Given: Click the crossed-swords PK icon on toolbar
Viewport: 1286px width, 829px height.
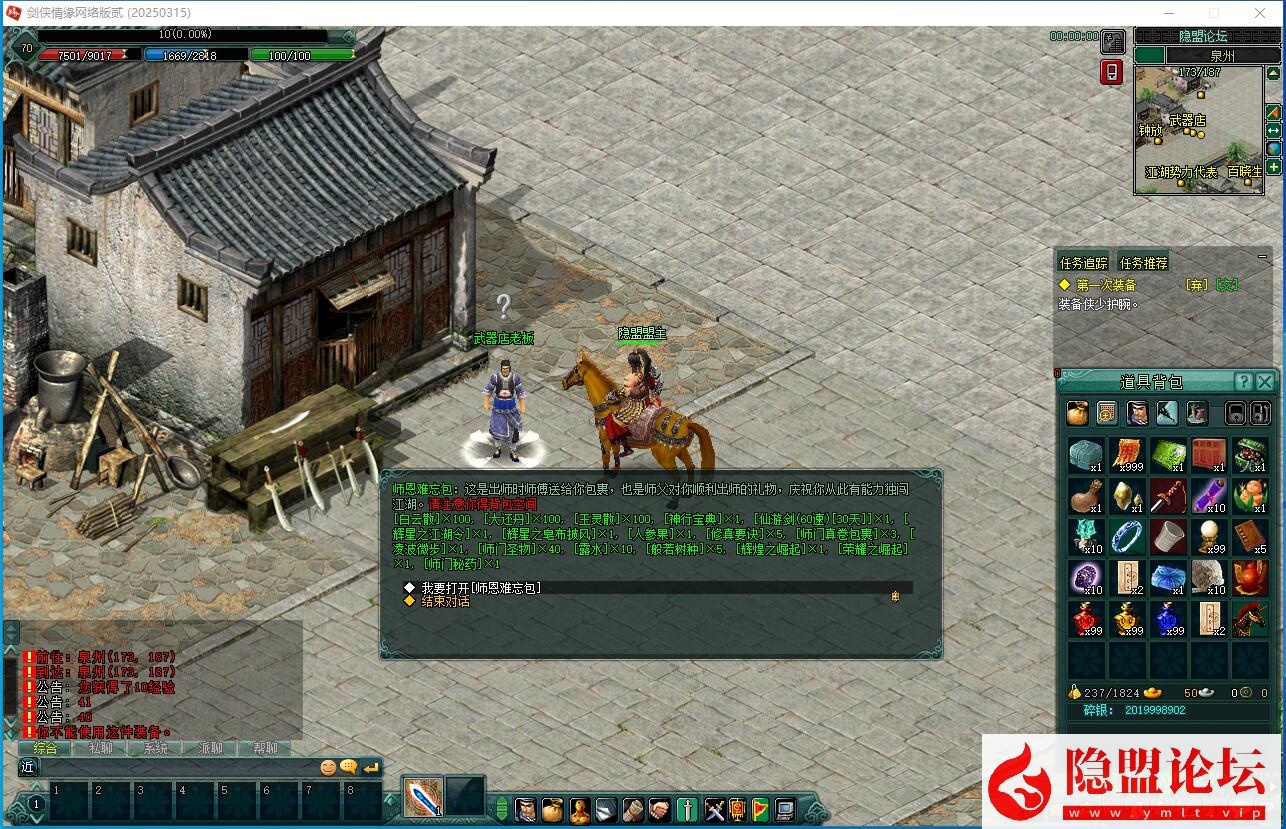Looking at the screenshot, I should coord(714,808).
